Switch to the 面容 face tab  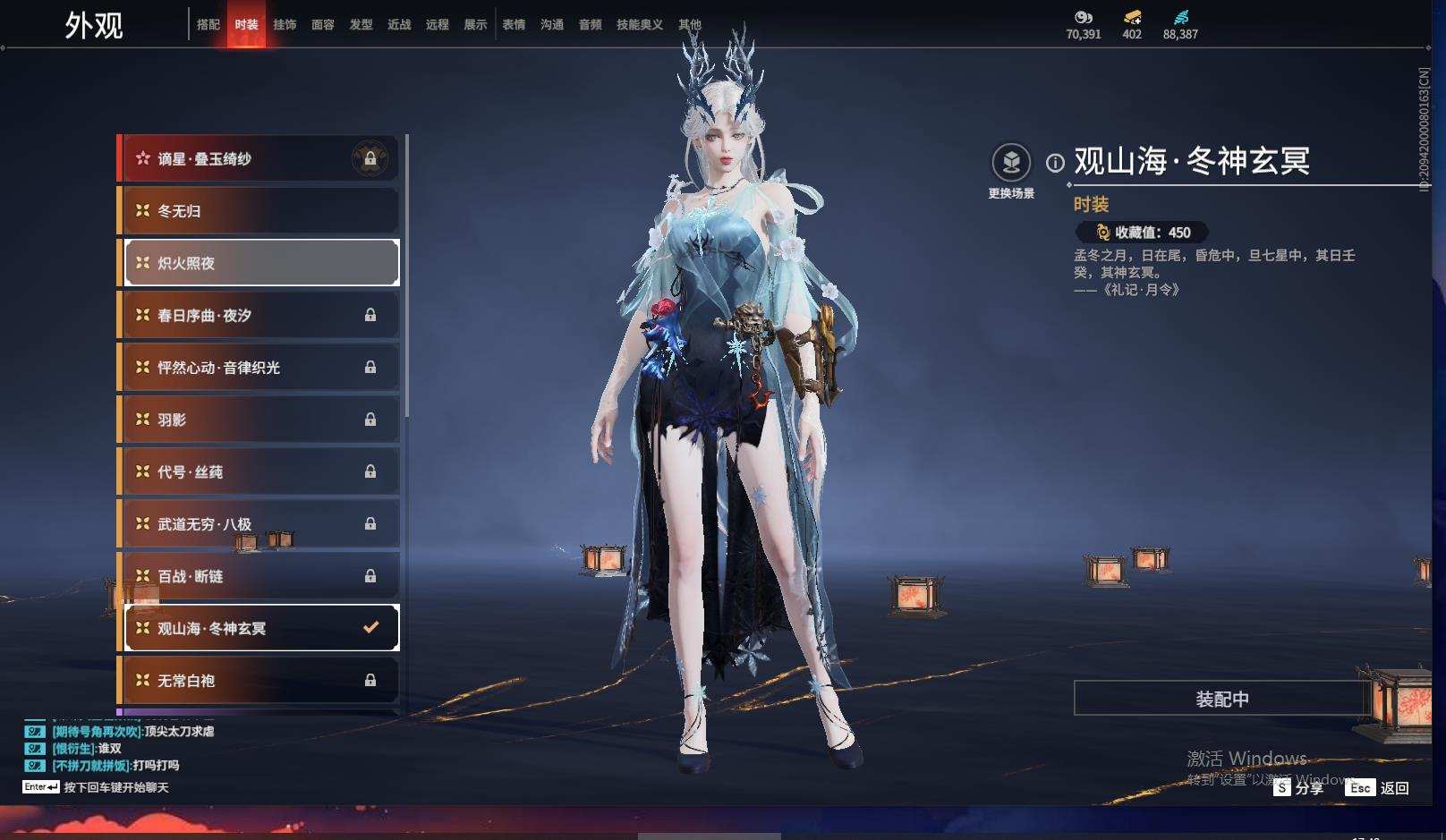point(323,25)
